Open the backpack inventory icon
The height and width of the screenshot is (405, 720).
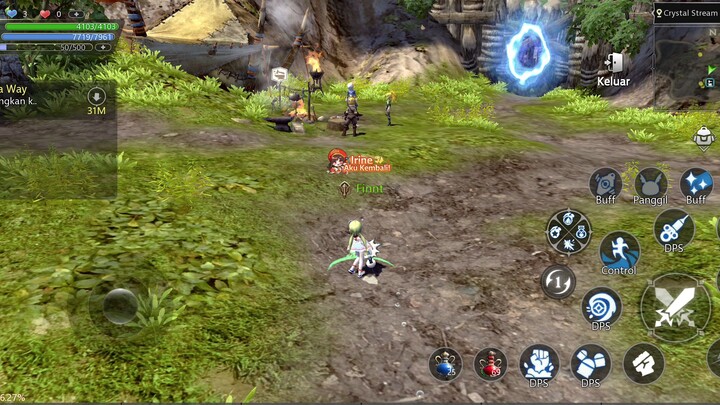(704, 137)
